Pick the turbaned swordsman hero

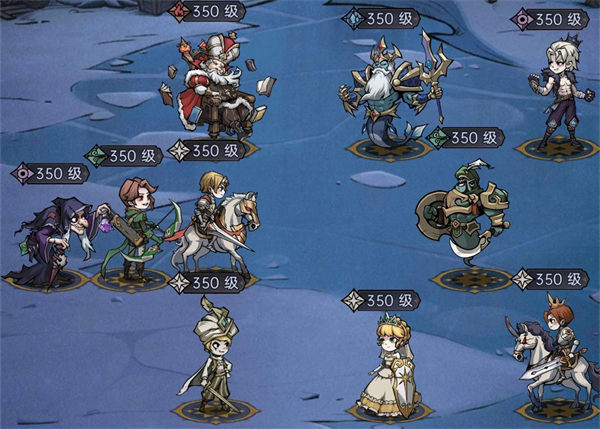(x=213, y=357)
